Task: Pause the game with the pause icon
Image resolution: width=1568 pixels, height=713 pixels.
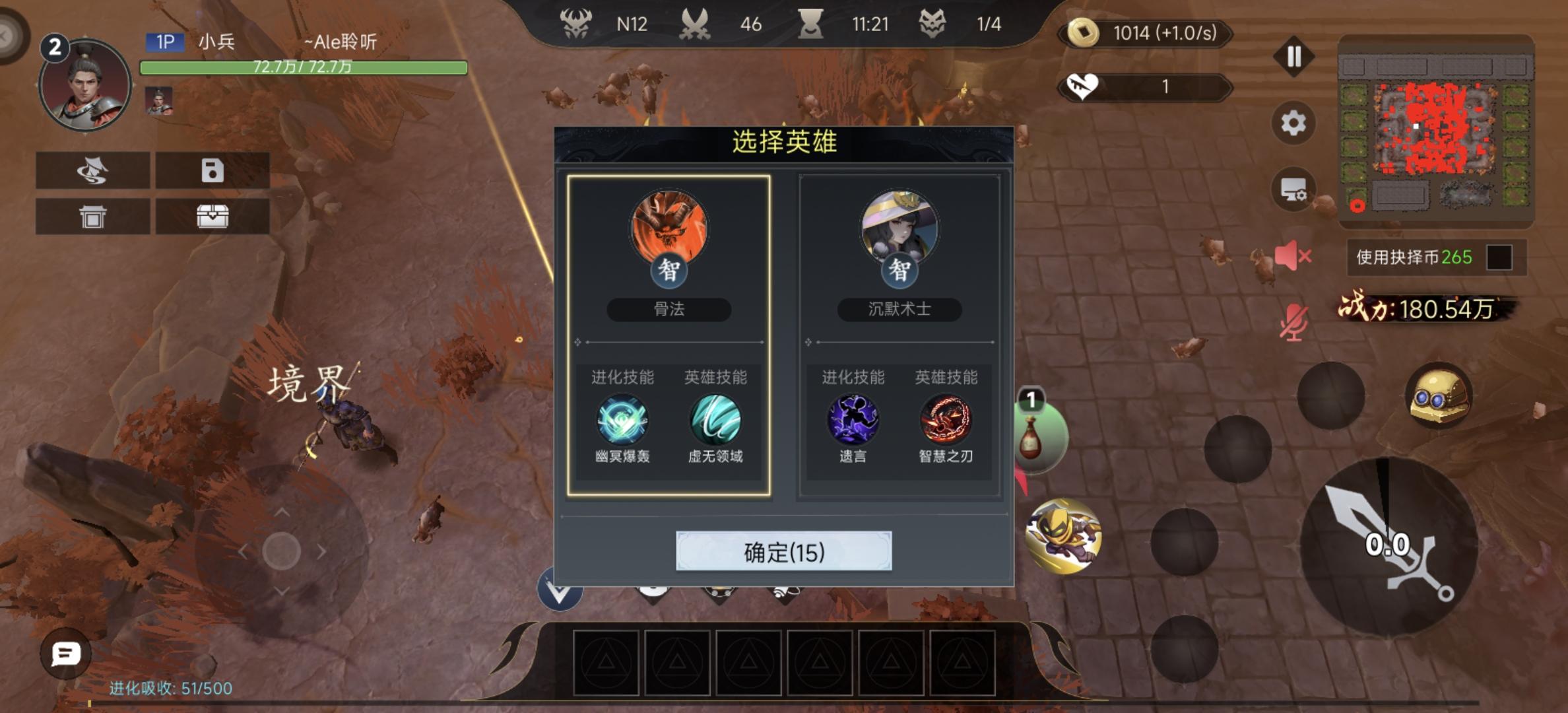Action: 1293,57
